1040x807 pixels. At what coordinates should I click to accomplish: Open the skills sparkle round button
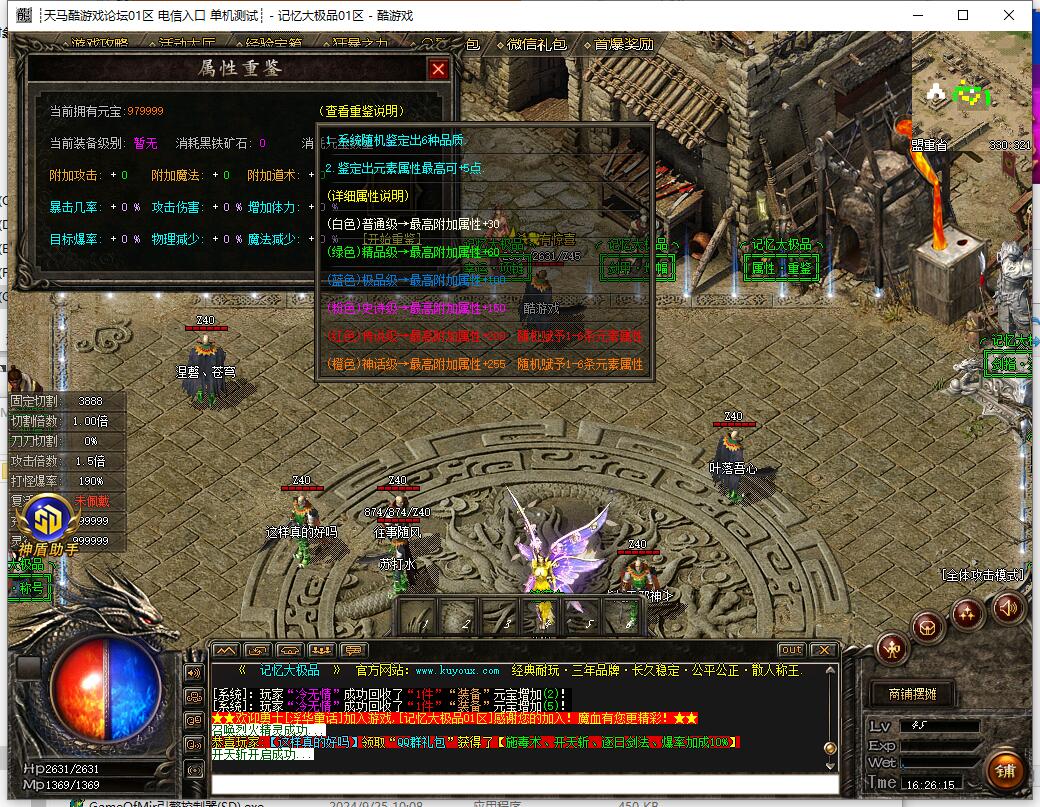click(966, 612)
